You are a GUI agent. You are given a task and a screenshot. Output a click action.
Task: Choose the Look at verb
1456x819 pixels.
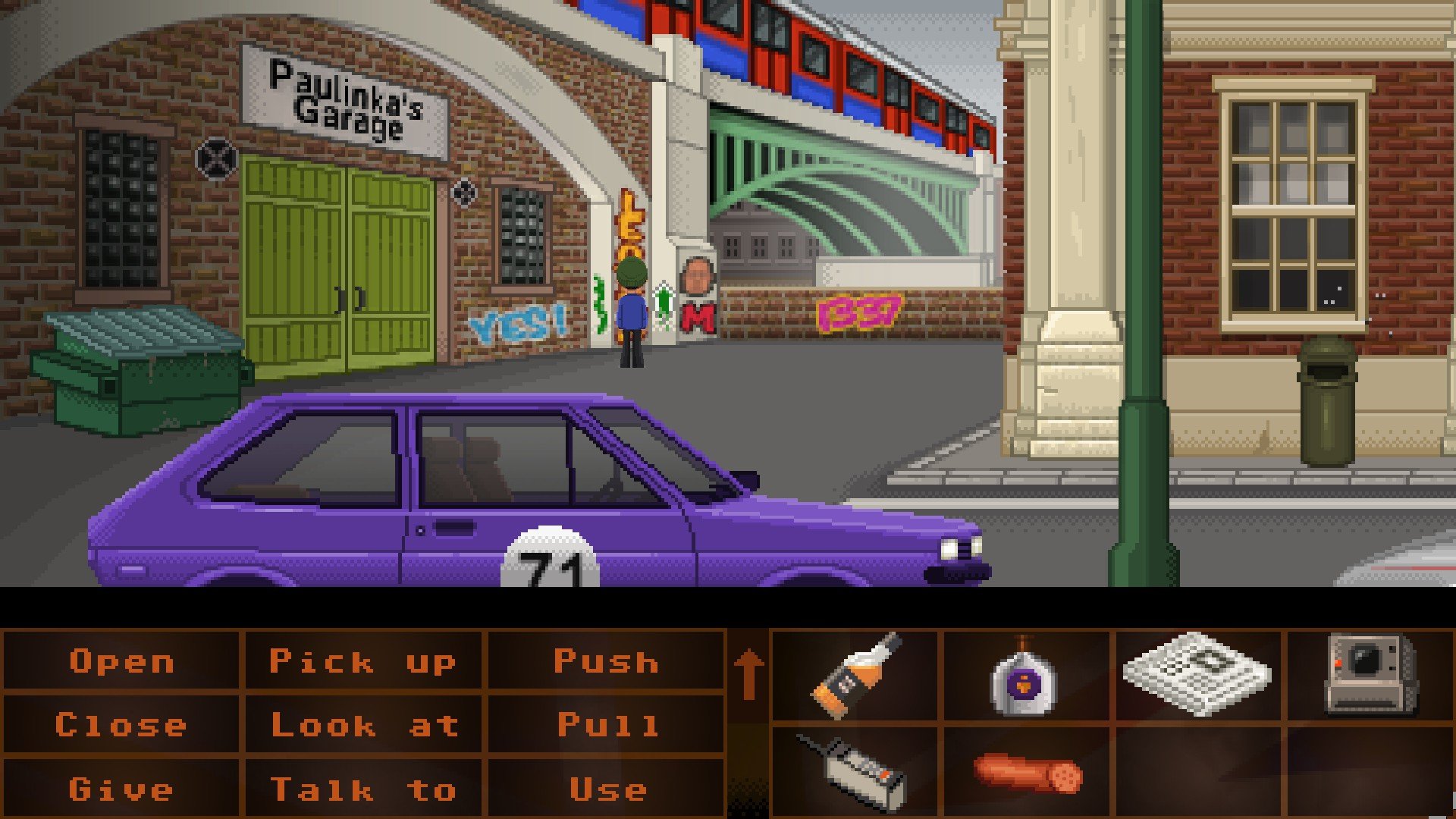click(364, 726)
